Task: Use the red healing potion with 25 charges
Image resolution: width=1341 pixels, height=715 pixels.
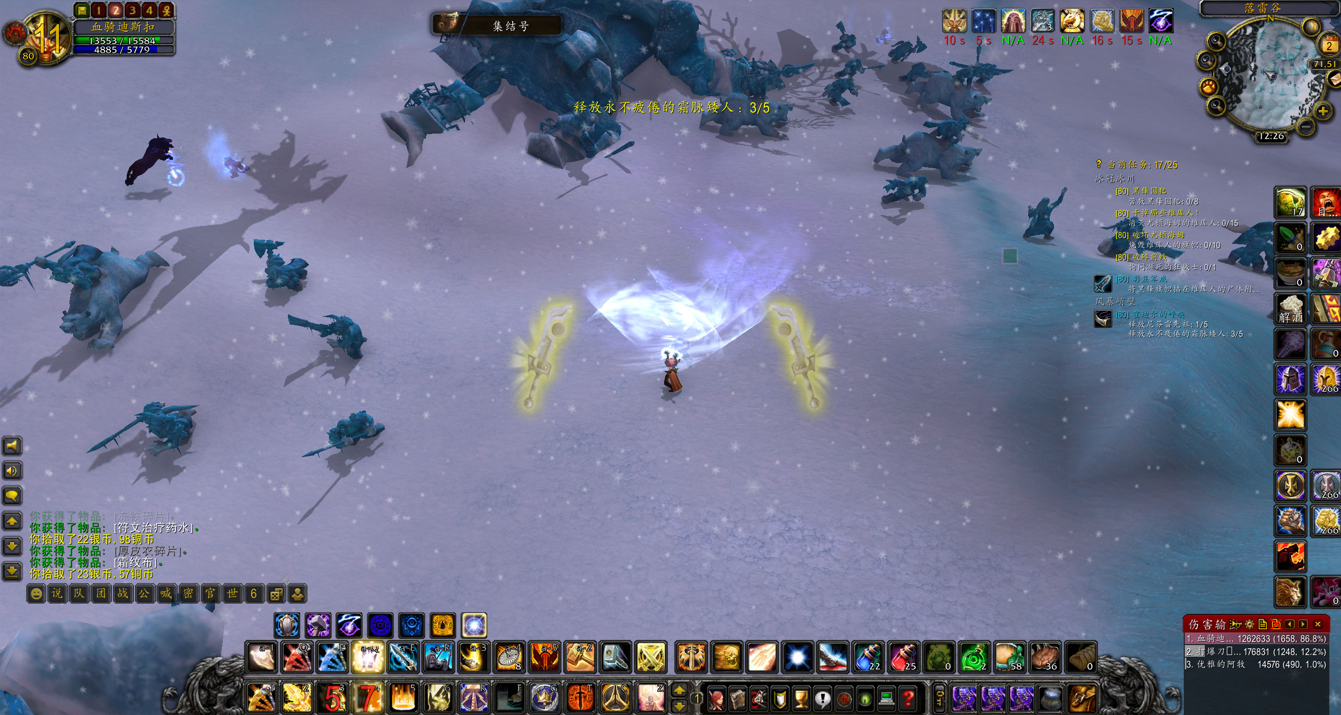Action: tap(903, 657)
